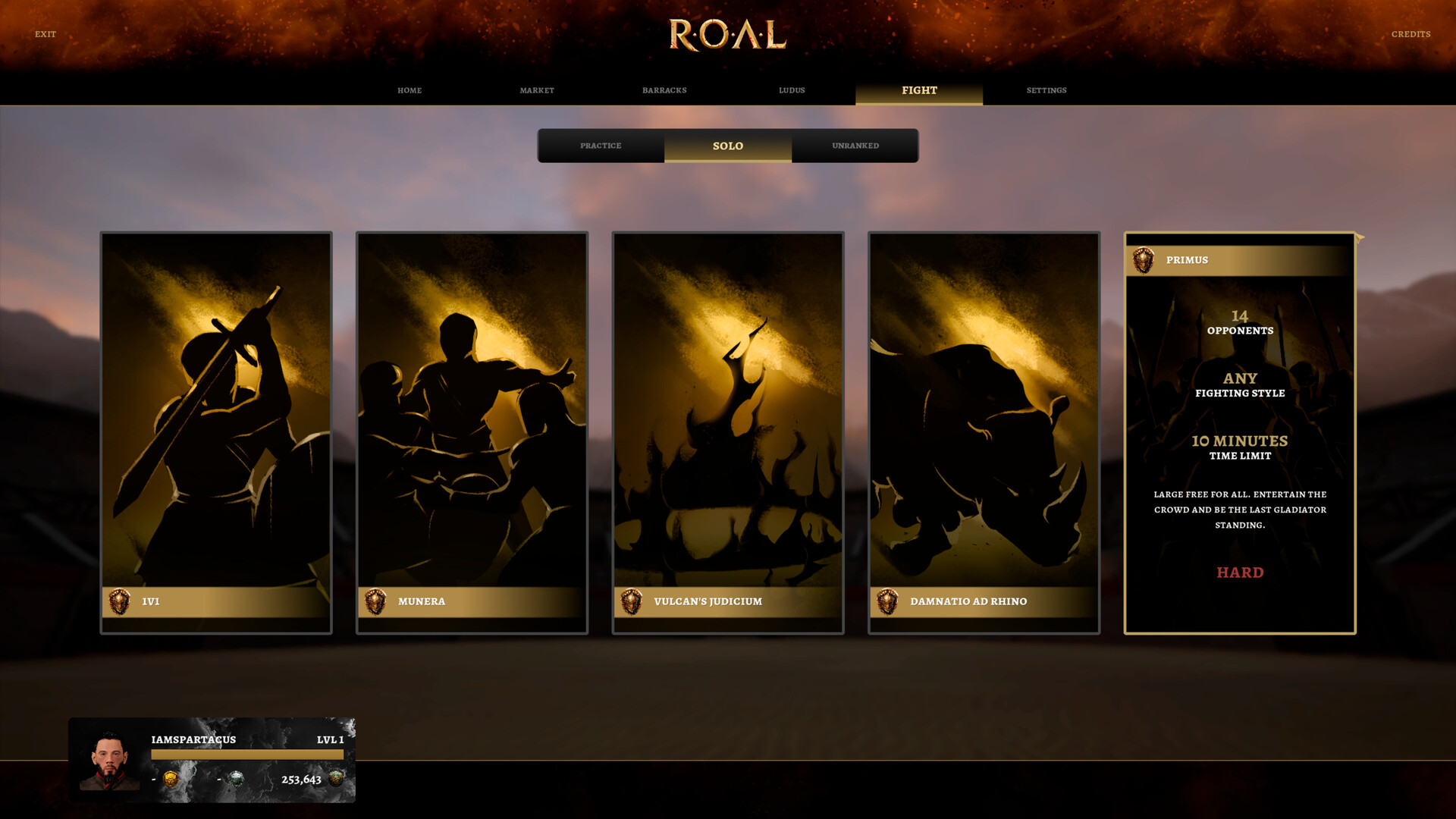
Task: Go to the MARKET tab
Action: coord(537,90)
